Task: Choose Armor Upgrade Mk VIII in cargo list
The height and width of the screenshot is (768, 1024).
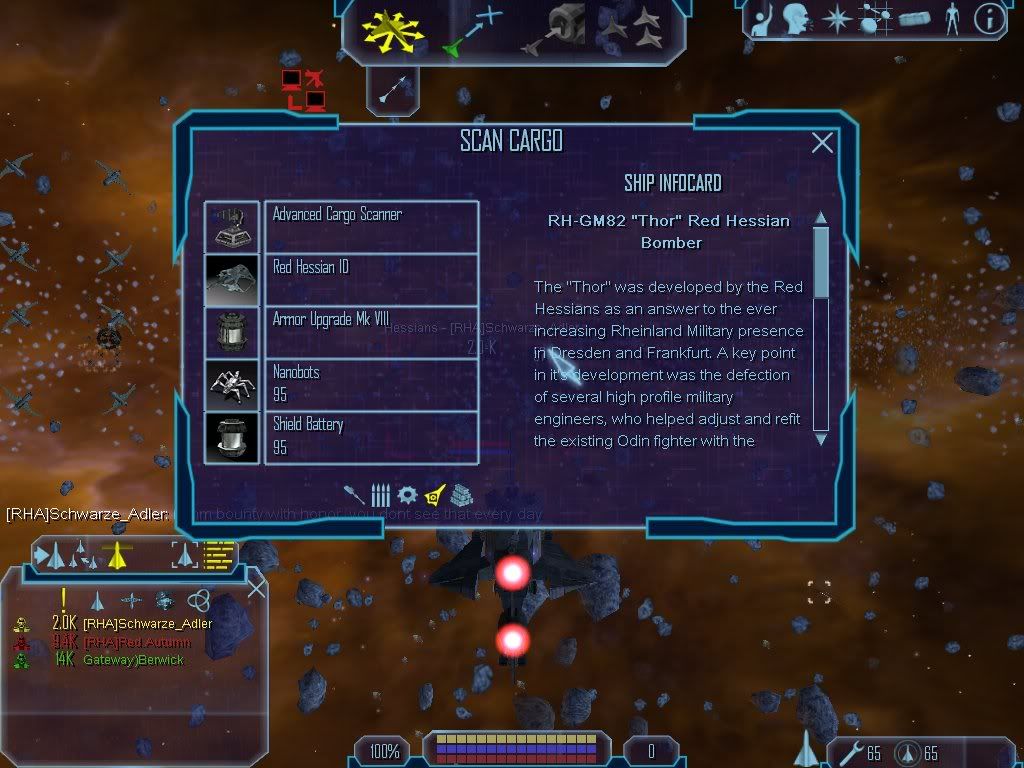Action: (x=370, y=332)
